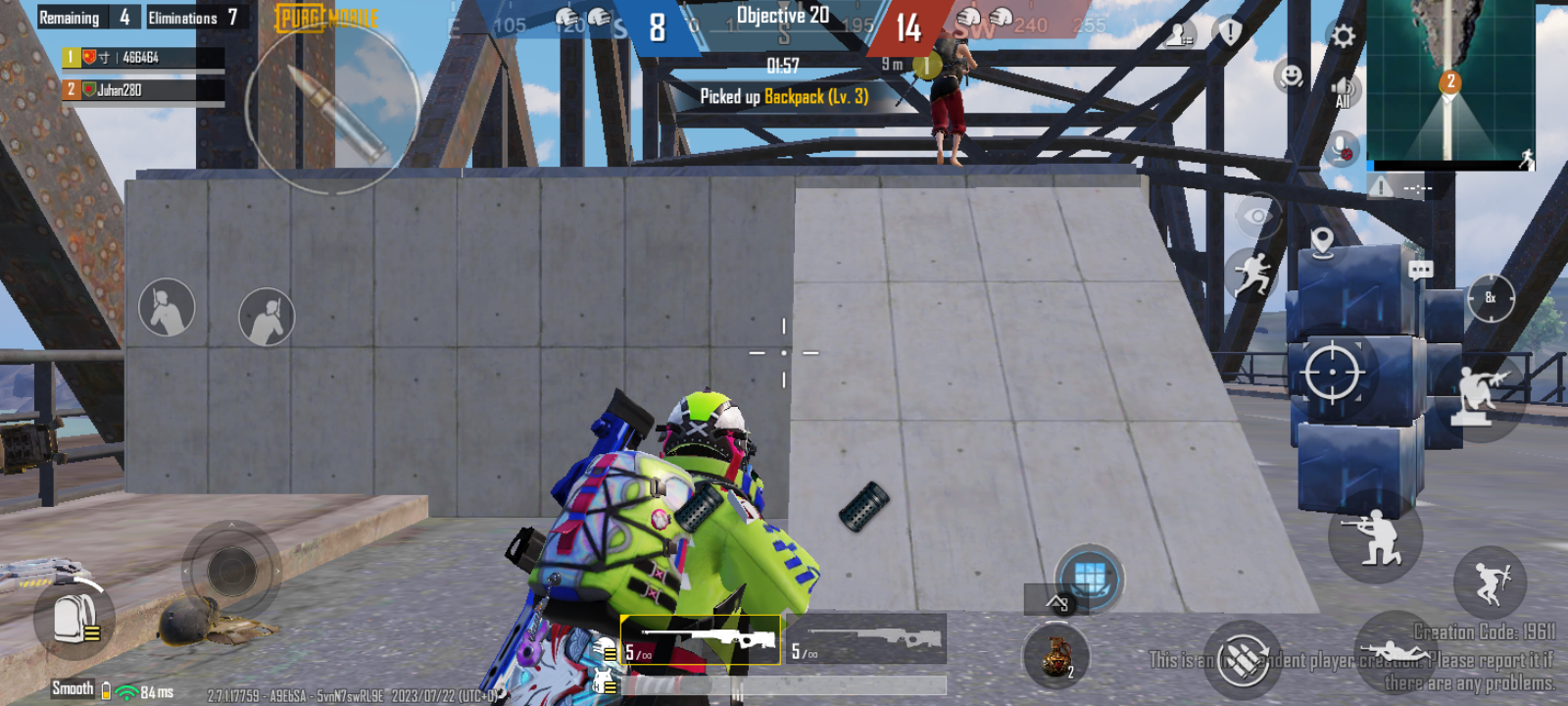Switch to the second AWM weapon slot

coord(862,635)
